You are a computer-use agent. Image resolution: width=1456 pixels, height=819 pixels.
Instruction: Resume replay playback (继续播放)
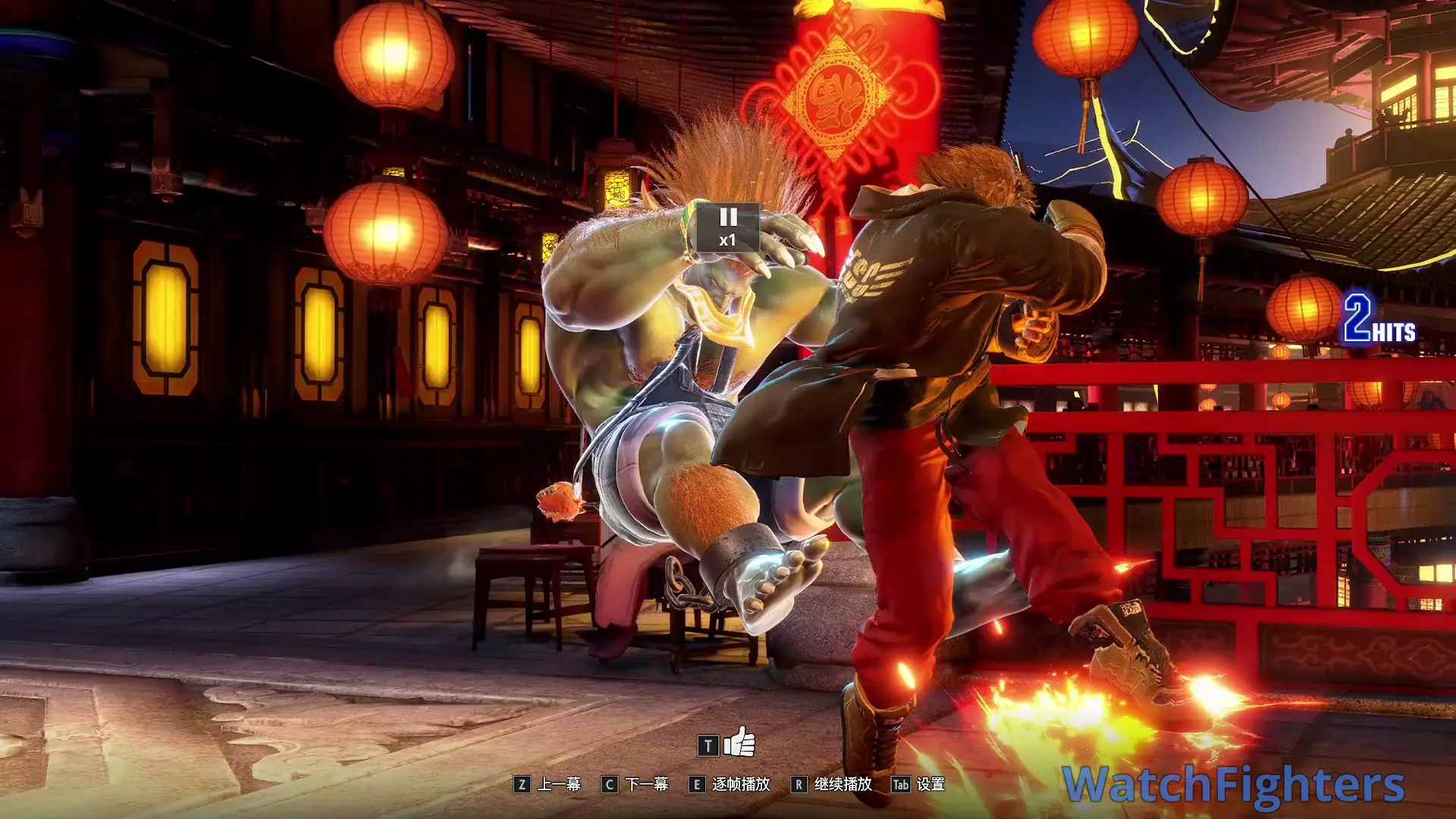(831, 784)
